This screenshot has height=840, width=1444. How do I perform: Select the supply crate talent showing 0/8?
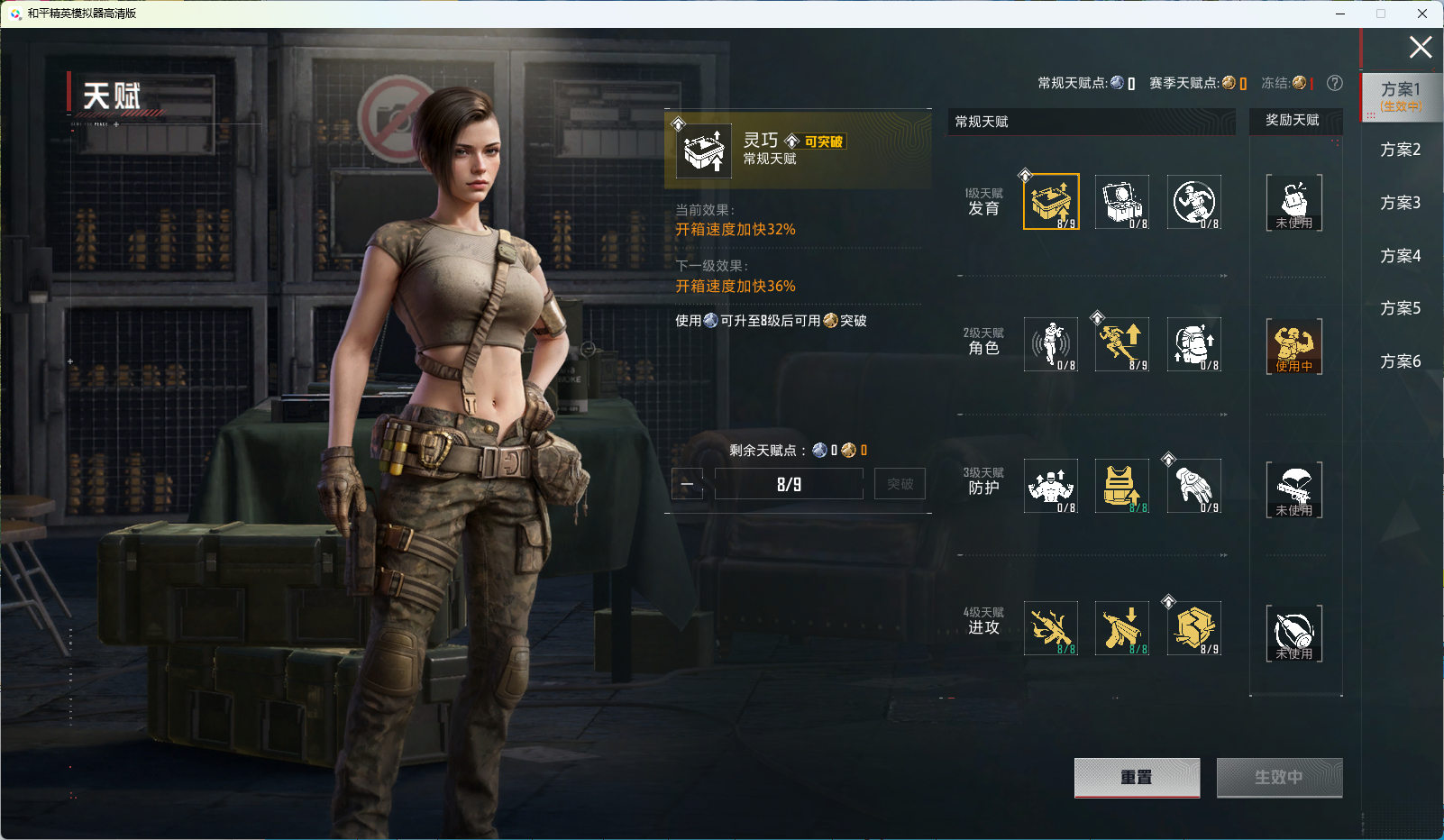pos(1121,202)
